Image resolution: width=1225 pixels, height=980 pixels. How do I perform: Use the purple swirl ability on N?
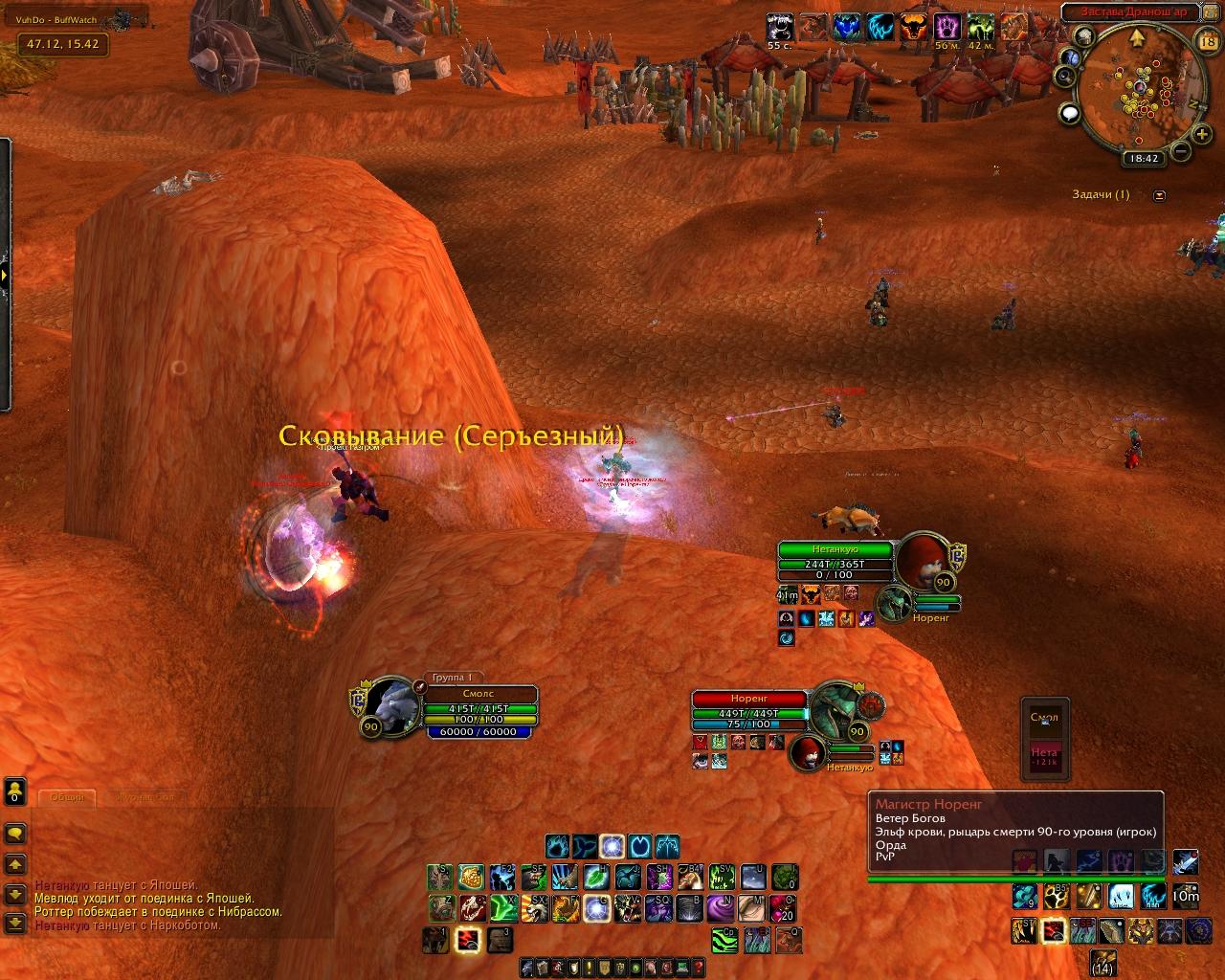(x=721, y=907)
